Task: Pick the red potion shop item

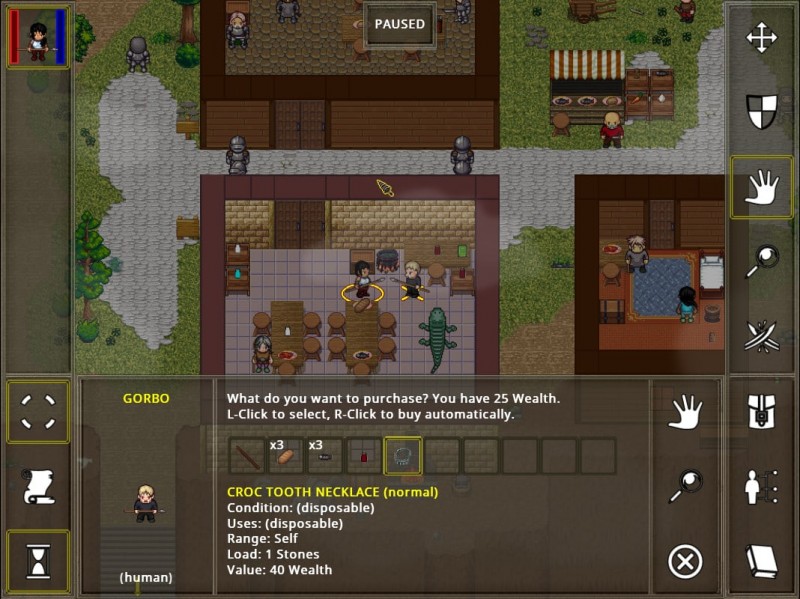Action: point(364,456)
